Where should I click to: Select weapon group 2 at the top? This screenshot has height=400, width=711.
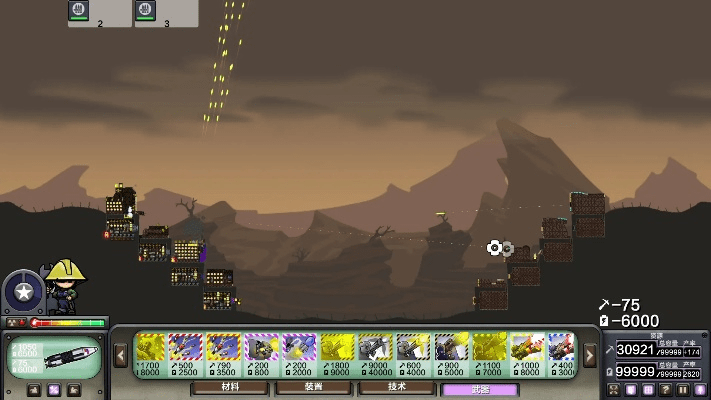99,13
